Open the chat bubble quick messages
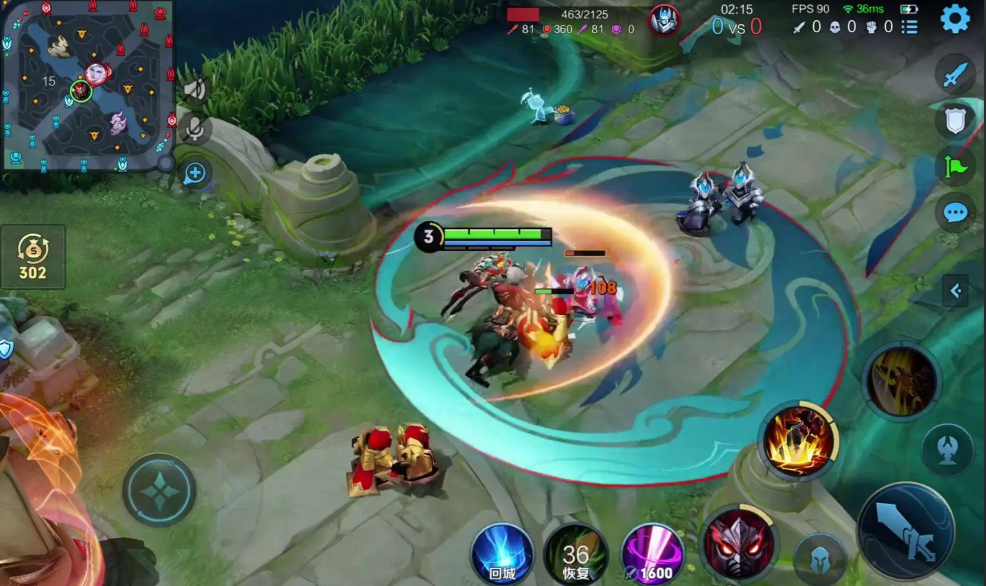Viewport: 986px width, 586px height. 955,212
